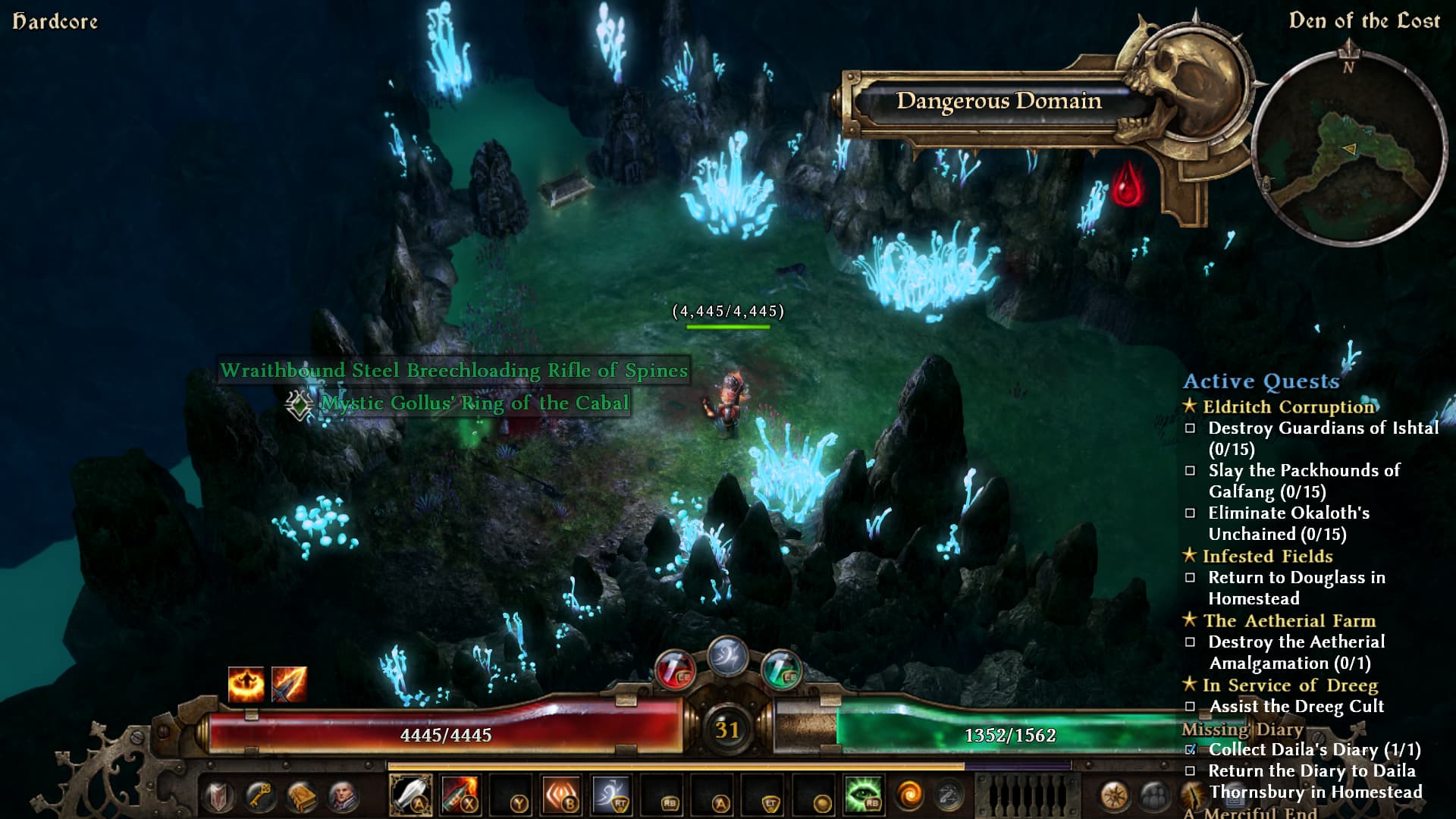Pick up Wraithbound Steel Breechloading Rifle of Spines
1456x819 pixels.
click(x=453, y=370)
